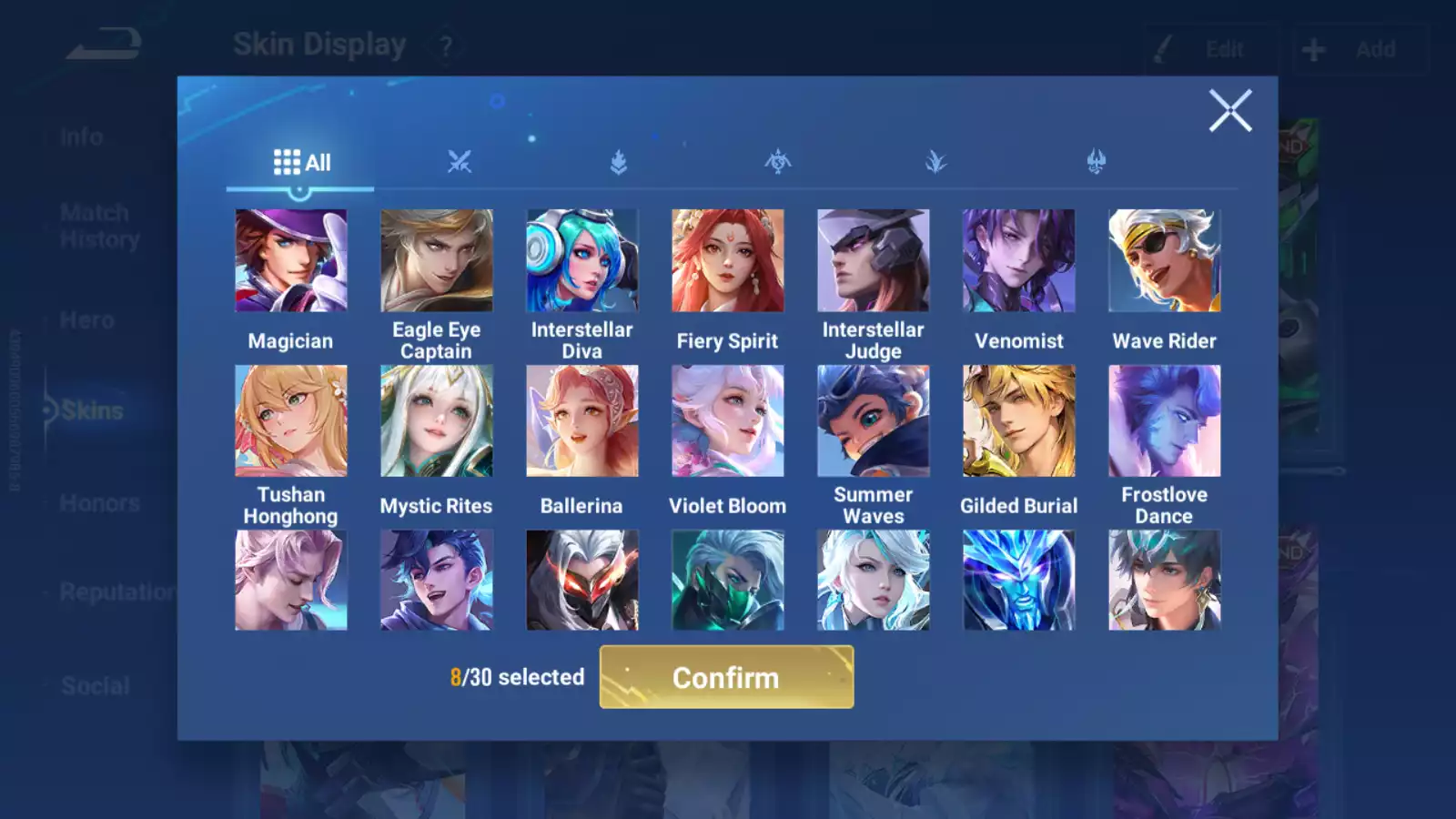
Task: Choose the Eagle Eye Captain skin
Action: click(437, 261)
